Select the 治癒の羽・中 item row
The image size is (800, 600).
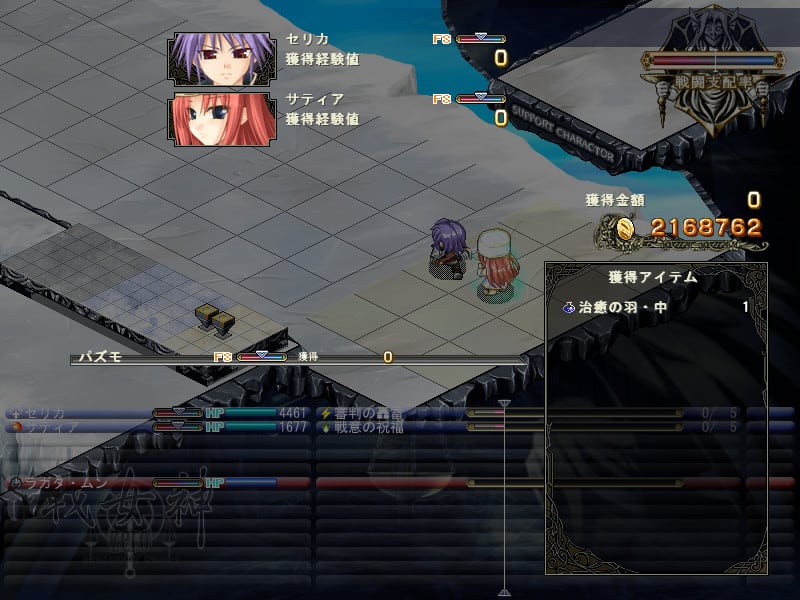point(655,307)
